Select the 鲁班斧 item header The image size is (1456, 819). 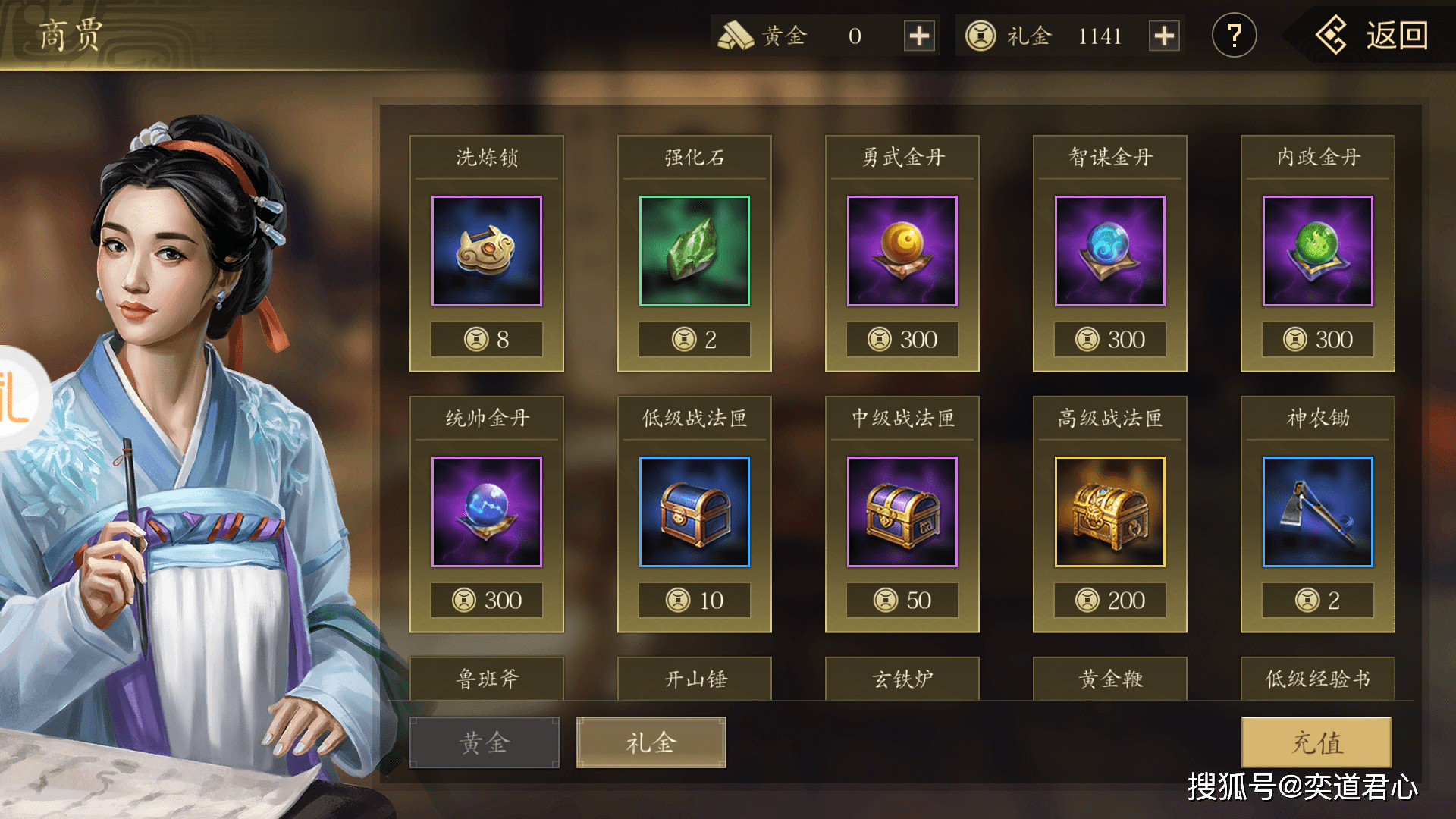point(487,679)
